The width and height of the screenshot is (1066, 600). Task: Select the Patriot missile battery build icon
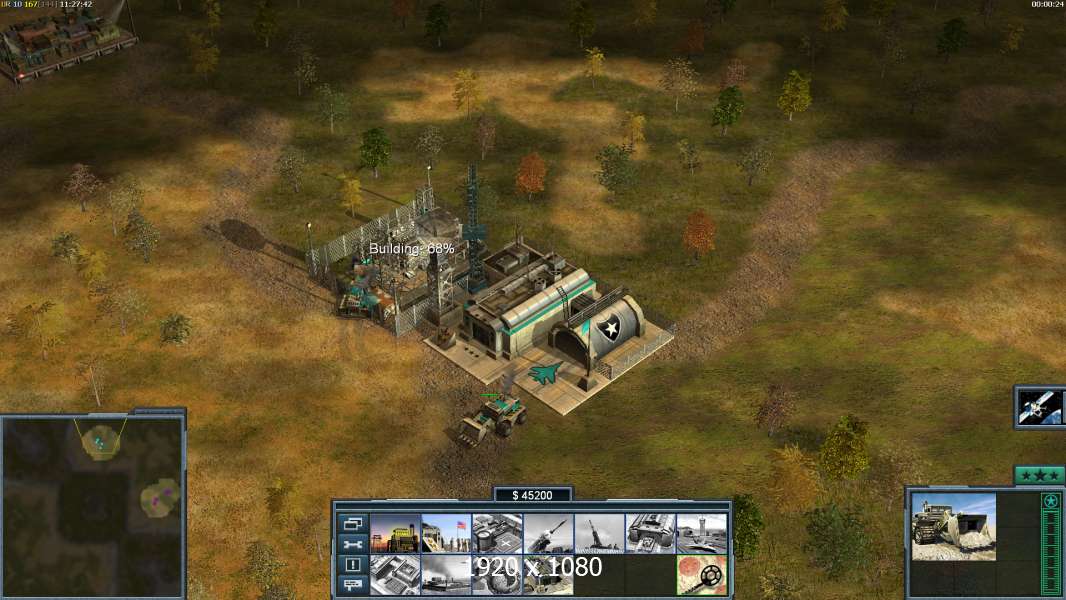tap(548, 534)
